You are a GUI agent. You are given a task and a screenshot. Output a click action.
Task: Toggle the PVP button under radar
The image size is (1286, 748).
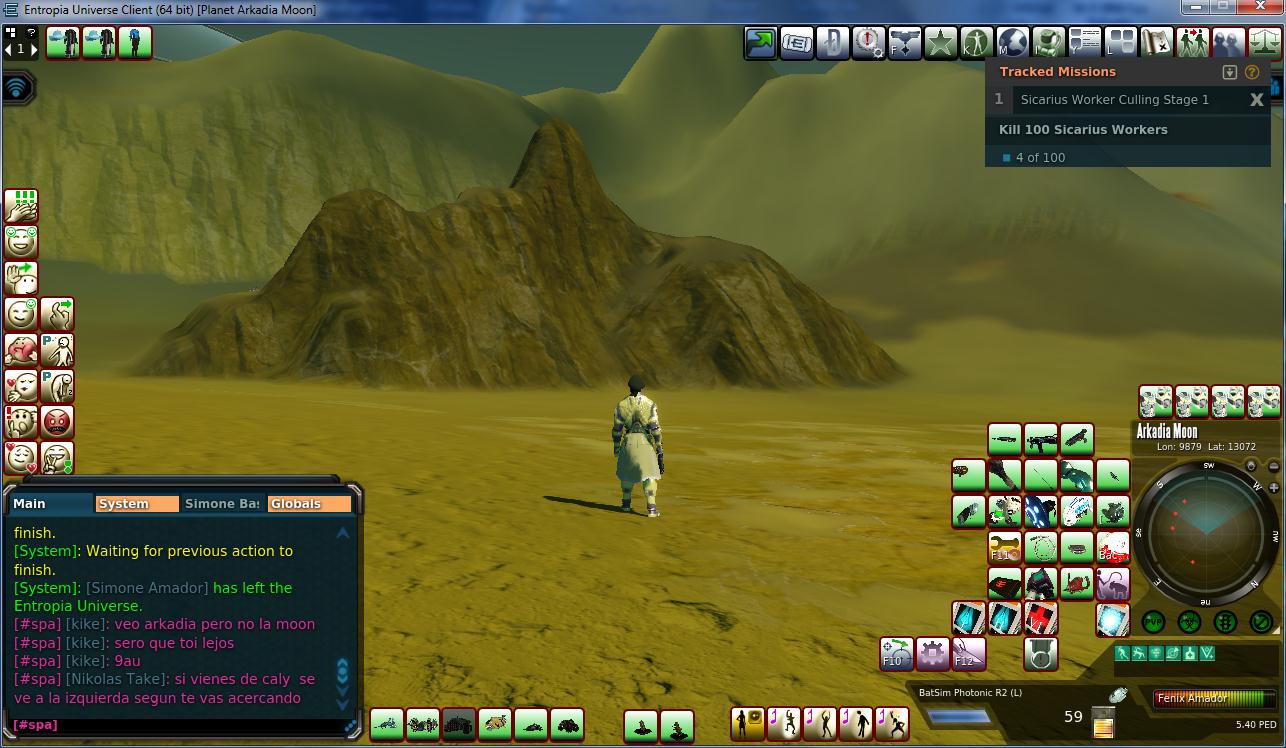[1153, 622]
